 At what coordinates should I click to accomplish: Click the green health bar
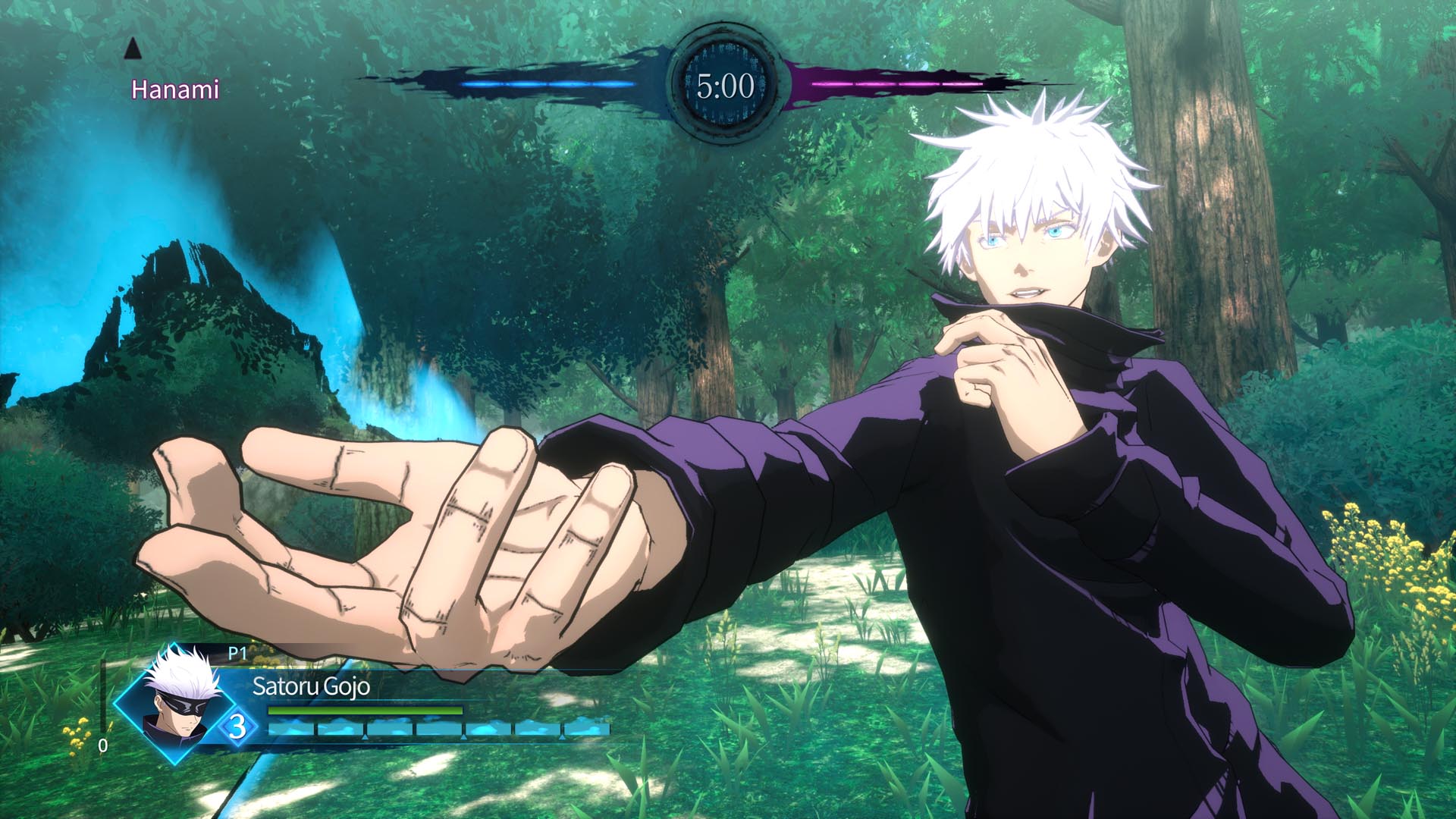pyautogui.click(x=364, y=711)
